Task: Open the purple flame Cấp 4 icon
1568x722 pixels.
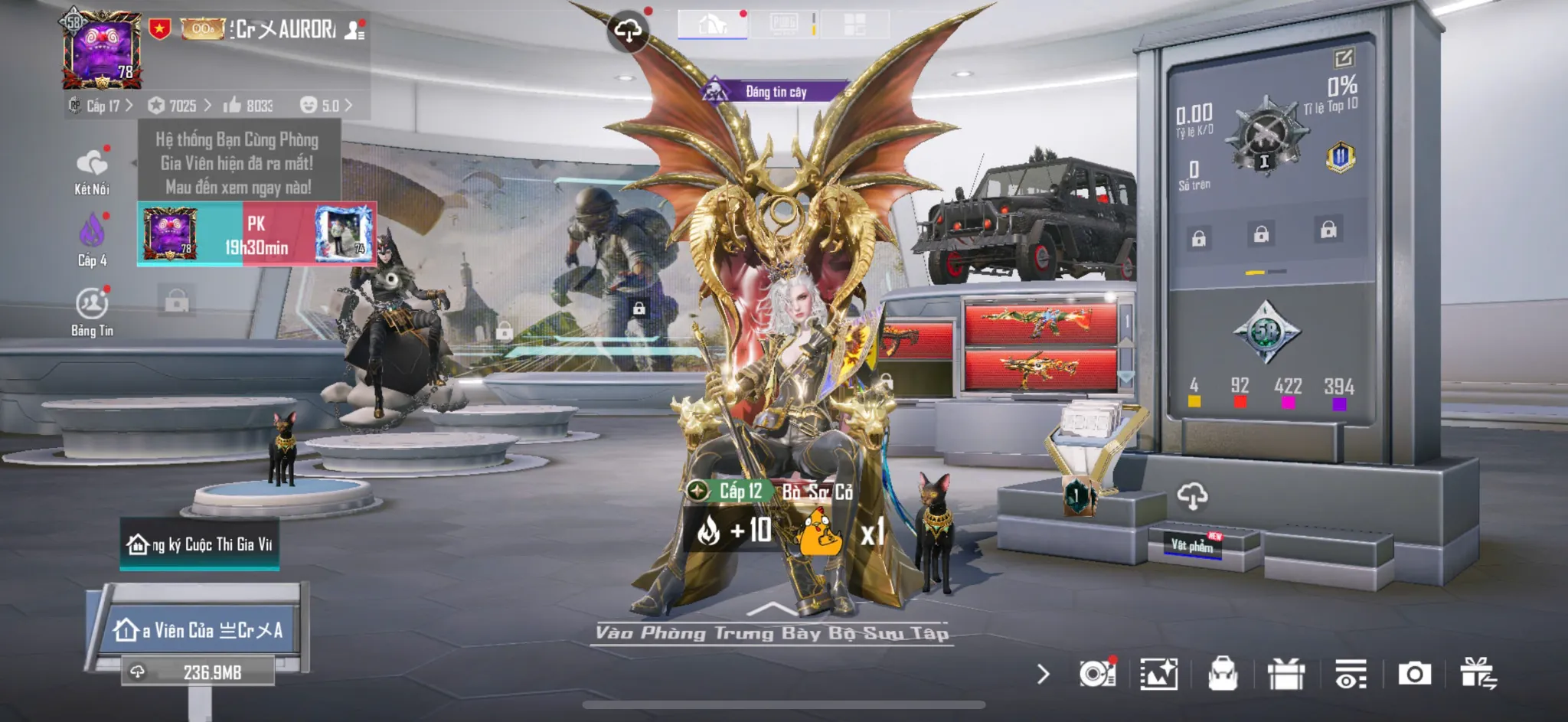Action: 92,239
